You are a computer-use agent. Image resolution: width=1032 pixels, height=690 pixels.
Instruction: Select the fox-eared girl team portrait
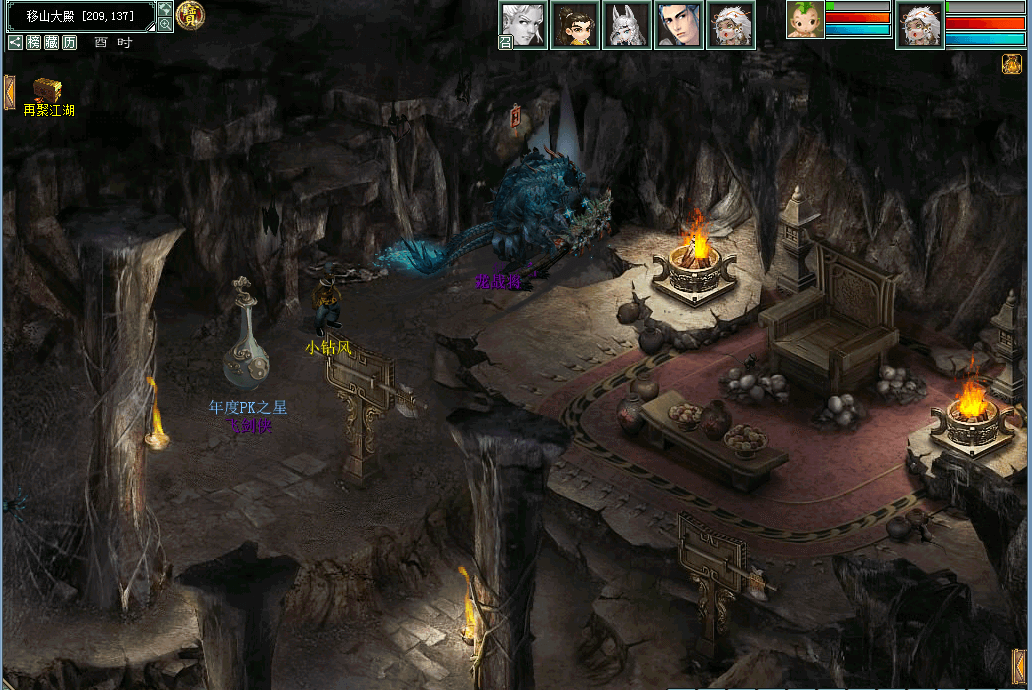pyautogui.click(x=627, y=25)
